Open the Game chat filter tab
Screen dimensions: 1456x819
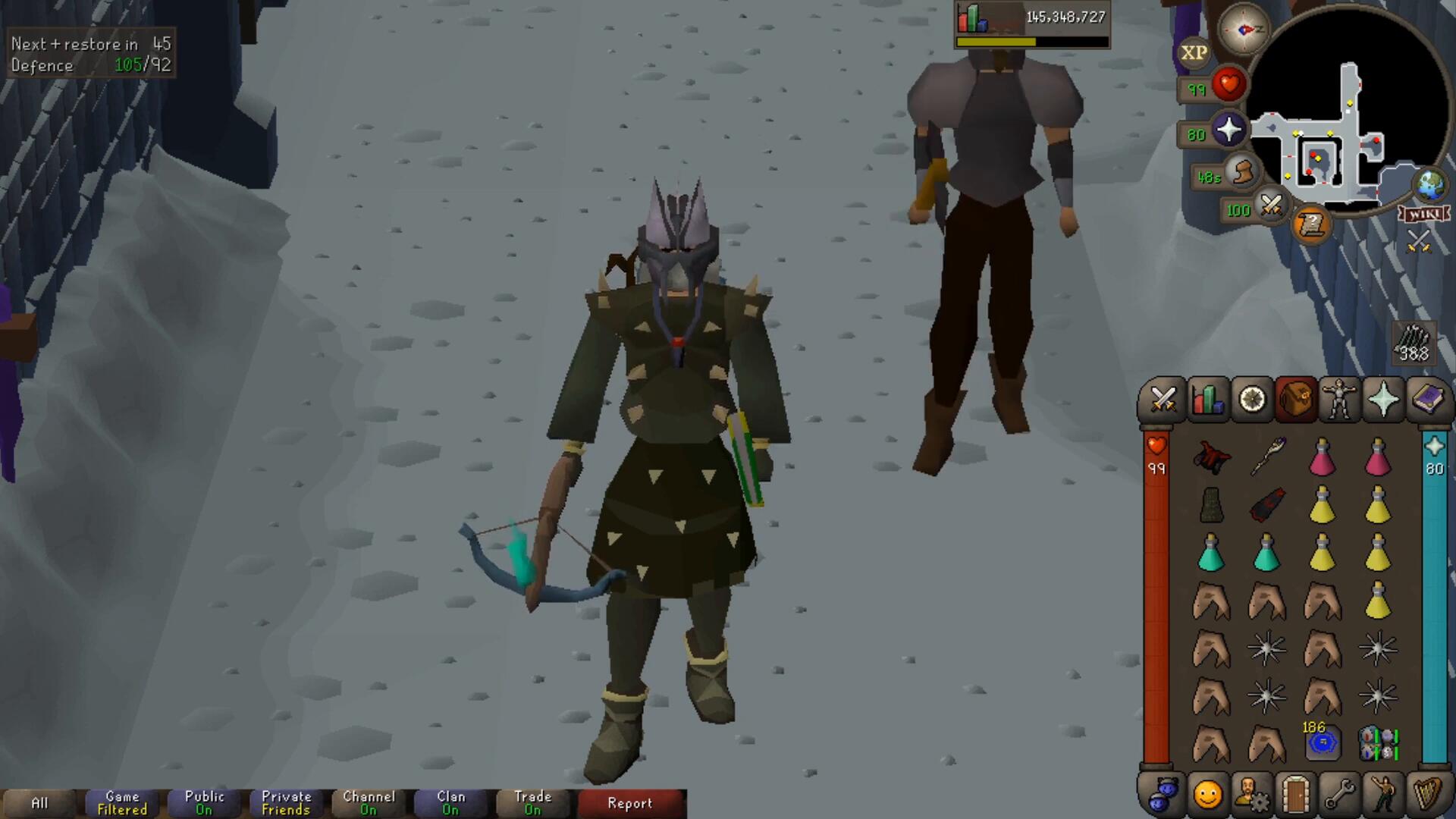click(122, 803)
